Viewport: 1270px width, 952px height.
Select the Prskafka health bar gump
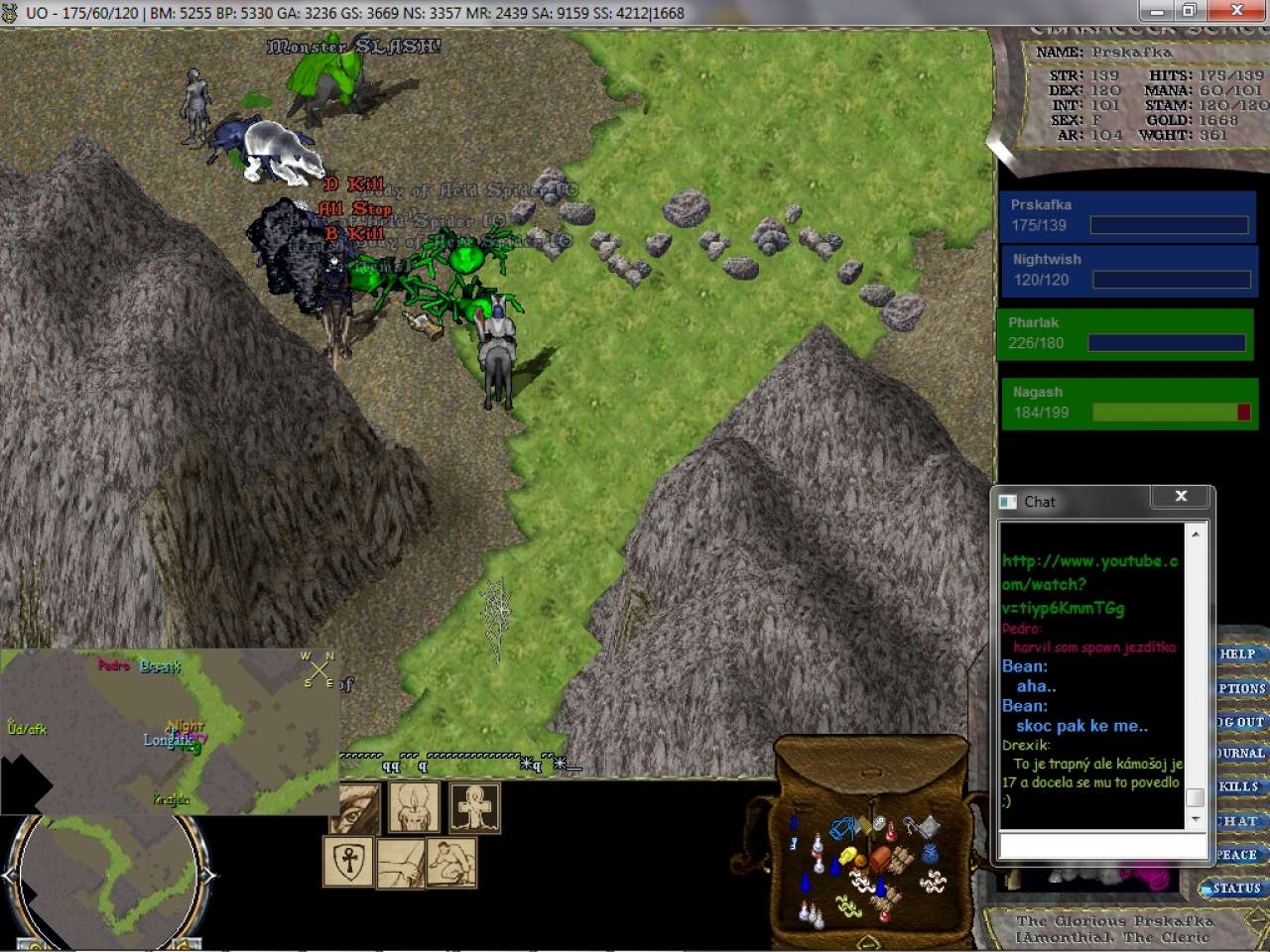click(x=1127, y=215)
